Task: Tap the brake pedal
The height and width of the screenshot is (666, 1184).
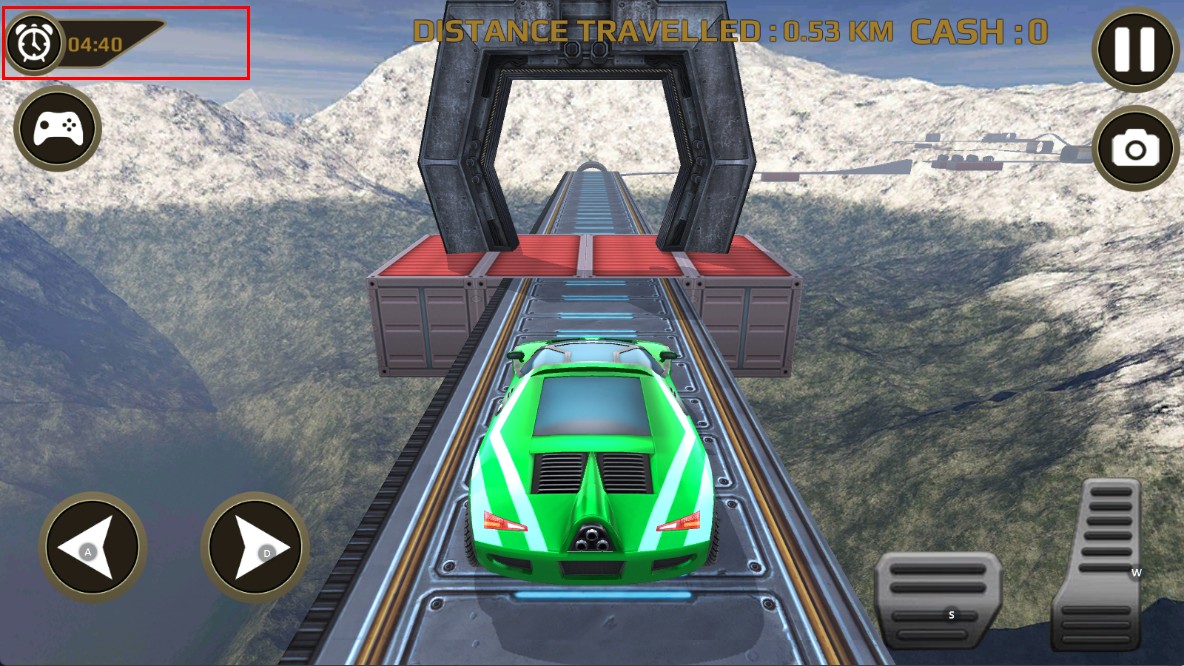Action: click(937, 600)
